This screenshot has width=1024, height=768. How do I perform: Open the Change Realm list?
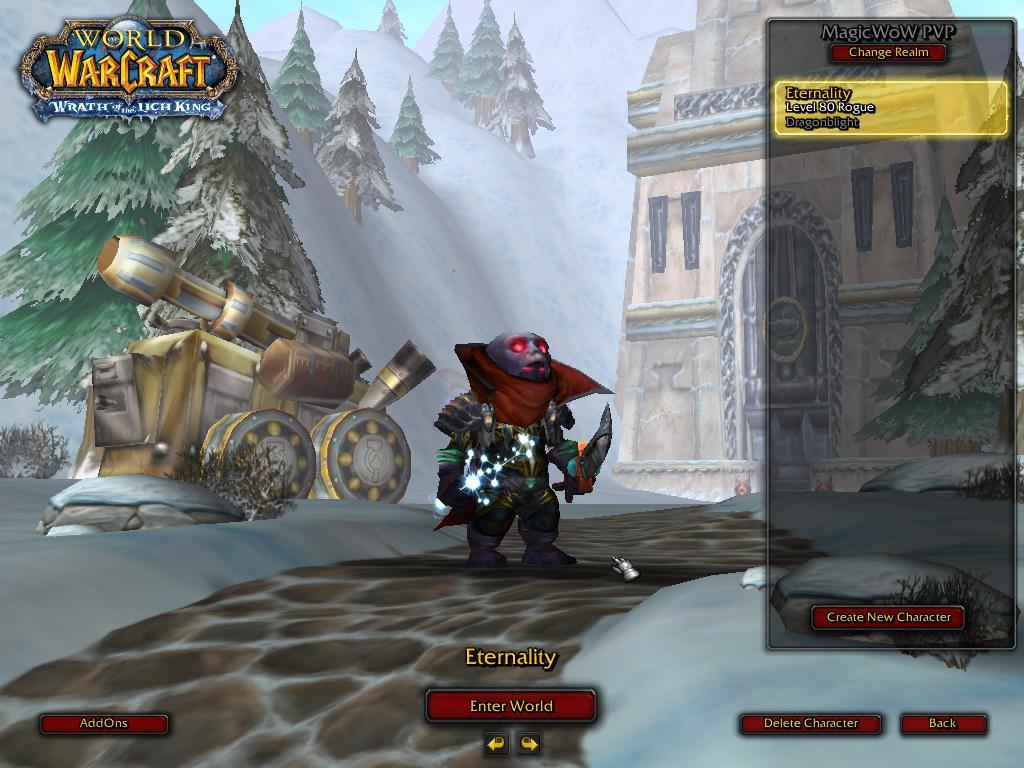pos(888,52)
